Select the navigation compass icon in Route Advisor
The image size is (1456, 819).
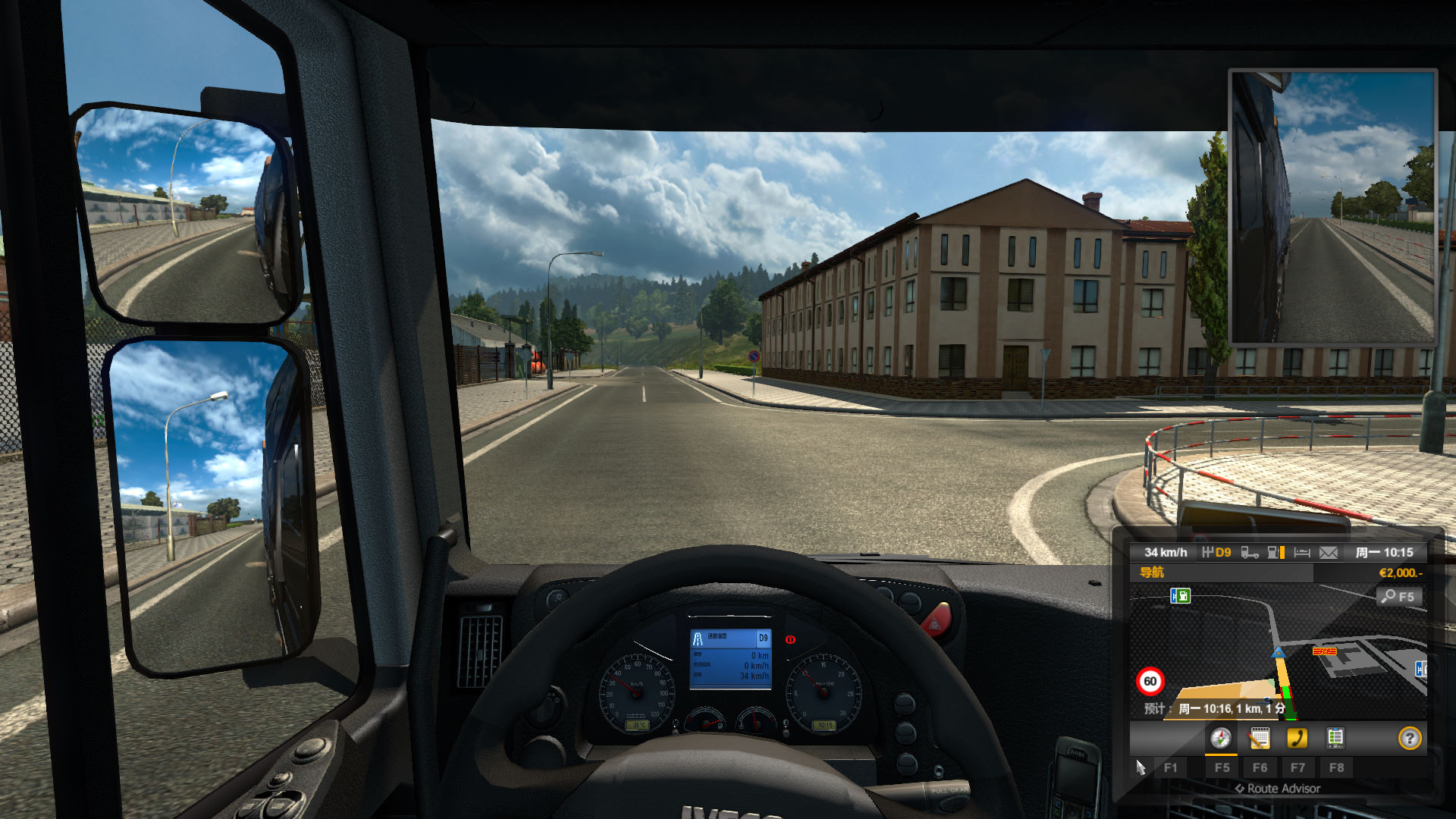(x=1221, y=739)
